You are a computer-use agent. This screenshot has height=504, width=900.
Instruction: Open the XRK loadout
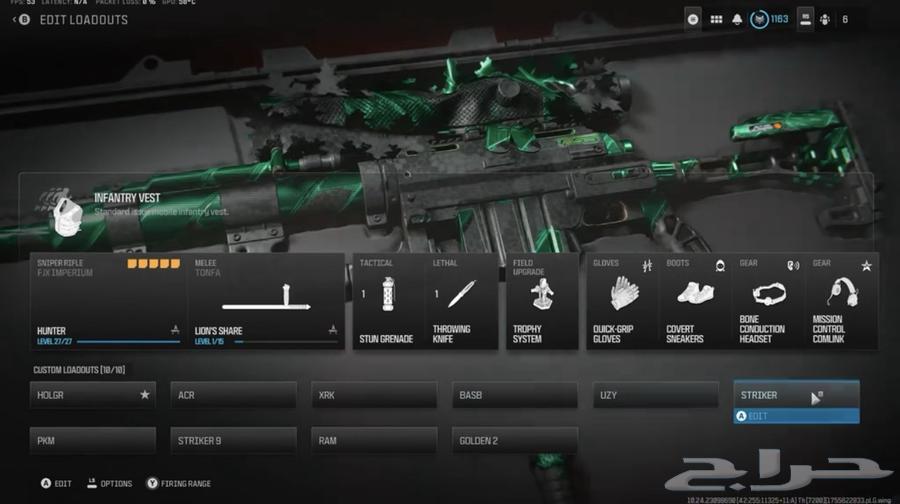click(374, 395)
